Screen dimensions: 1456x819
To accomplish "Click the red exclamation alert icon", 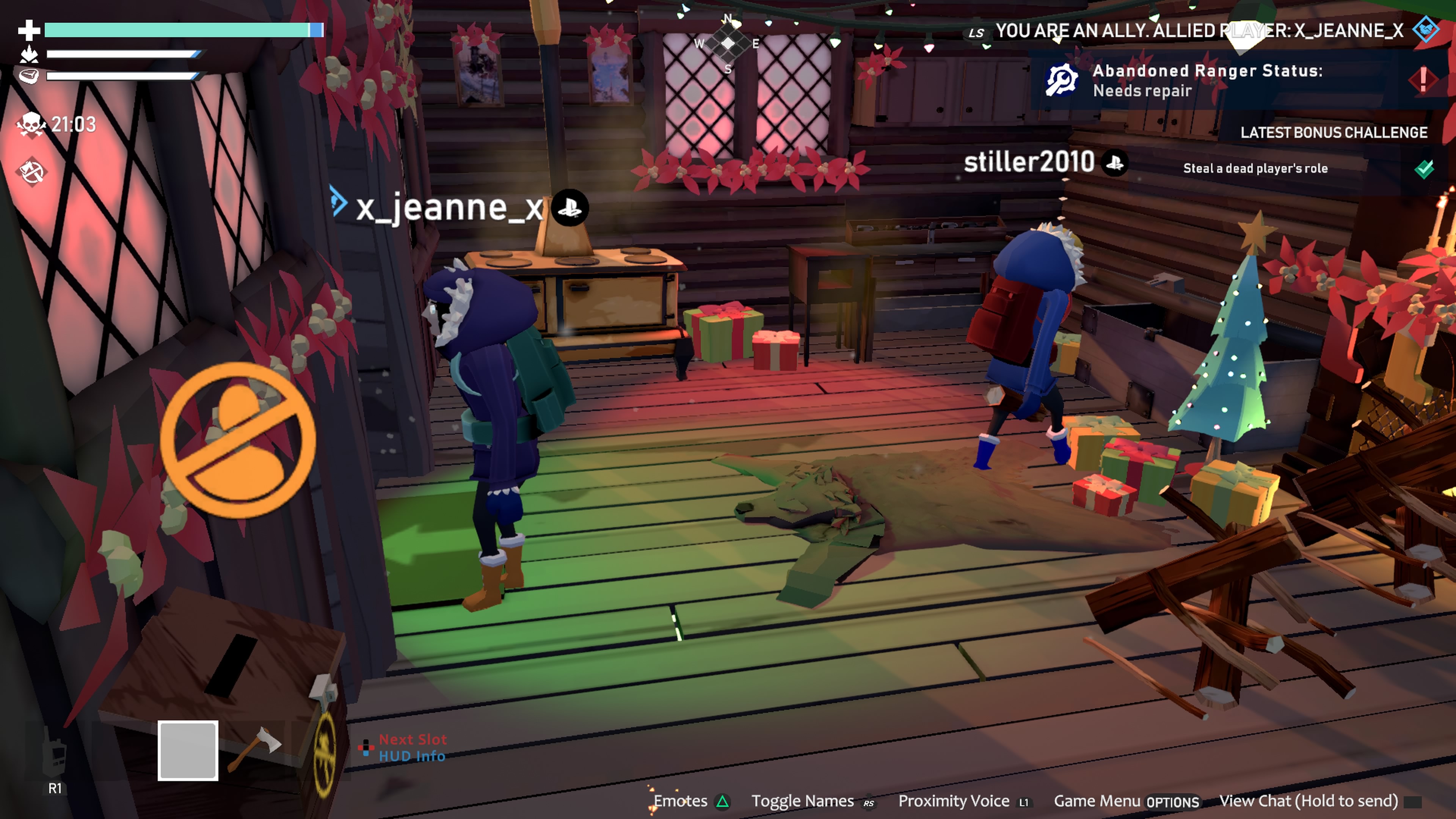I will coord(1423,79).
